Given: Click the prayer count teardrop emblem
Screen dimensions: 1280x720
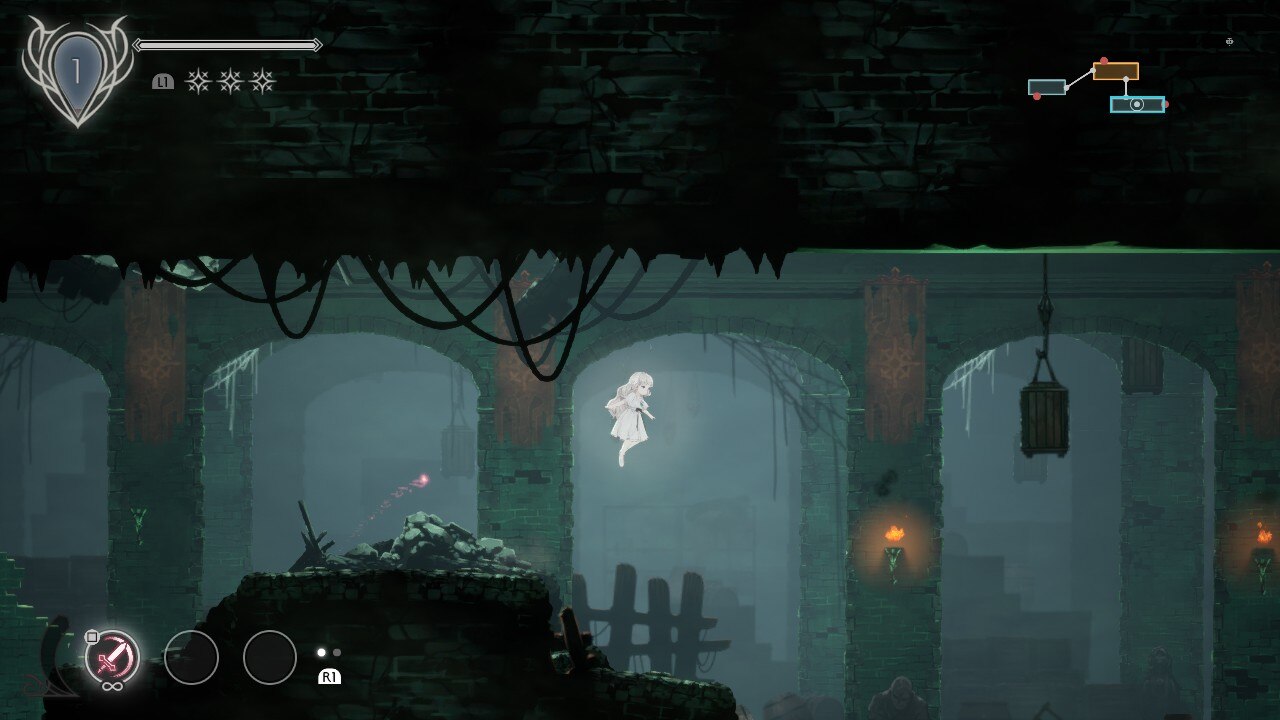Looking at the screenshot, I should click(x=76, y=72).
